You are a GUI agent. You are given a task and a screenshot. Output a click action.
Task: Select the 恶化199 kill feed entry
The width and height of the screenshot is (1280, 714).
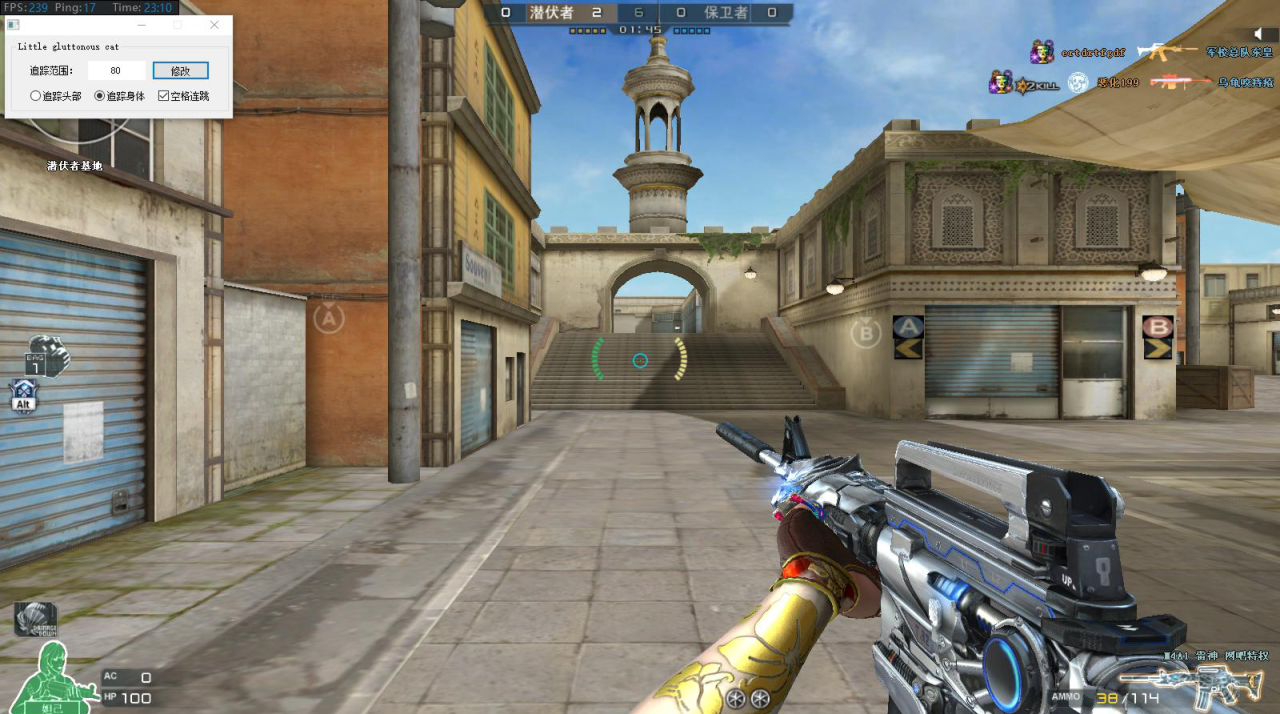[1116, 84]
